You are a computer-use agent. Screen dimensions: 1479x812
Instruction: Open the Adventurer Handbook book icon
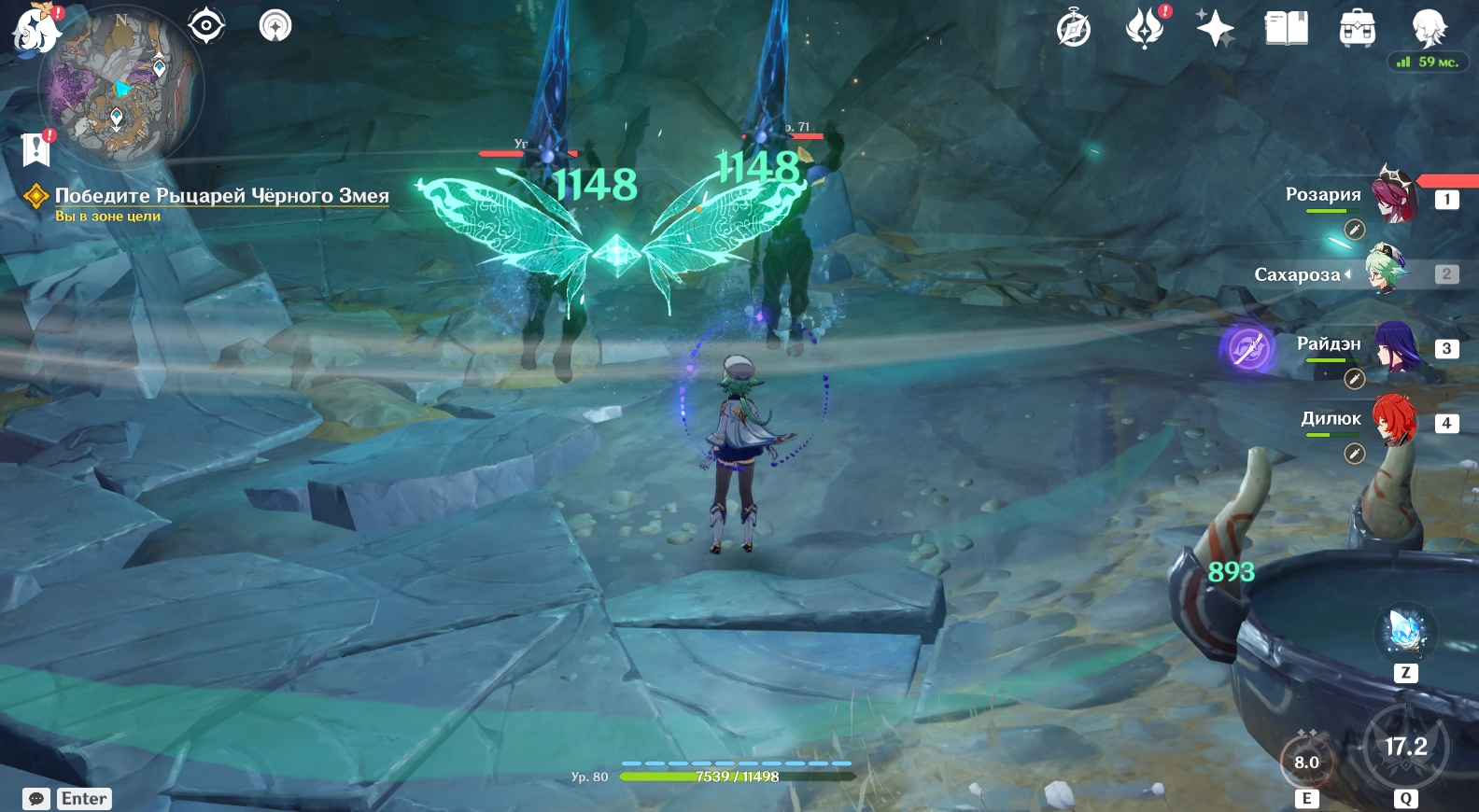pyautogui.click(x=1286, y=28)
